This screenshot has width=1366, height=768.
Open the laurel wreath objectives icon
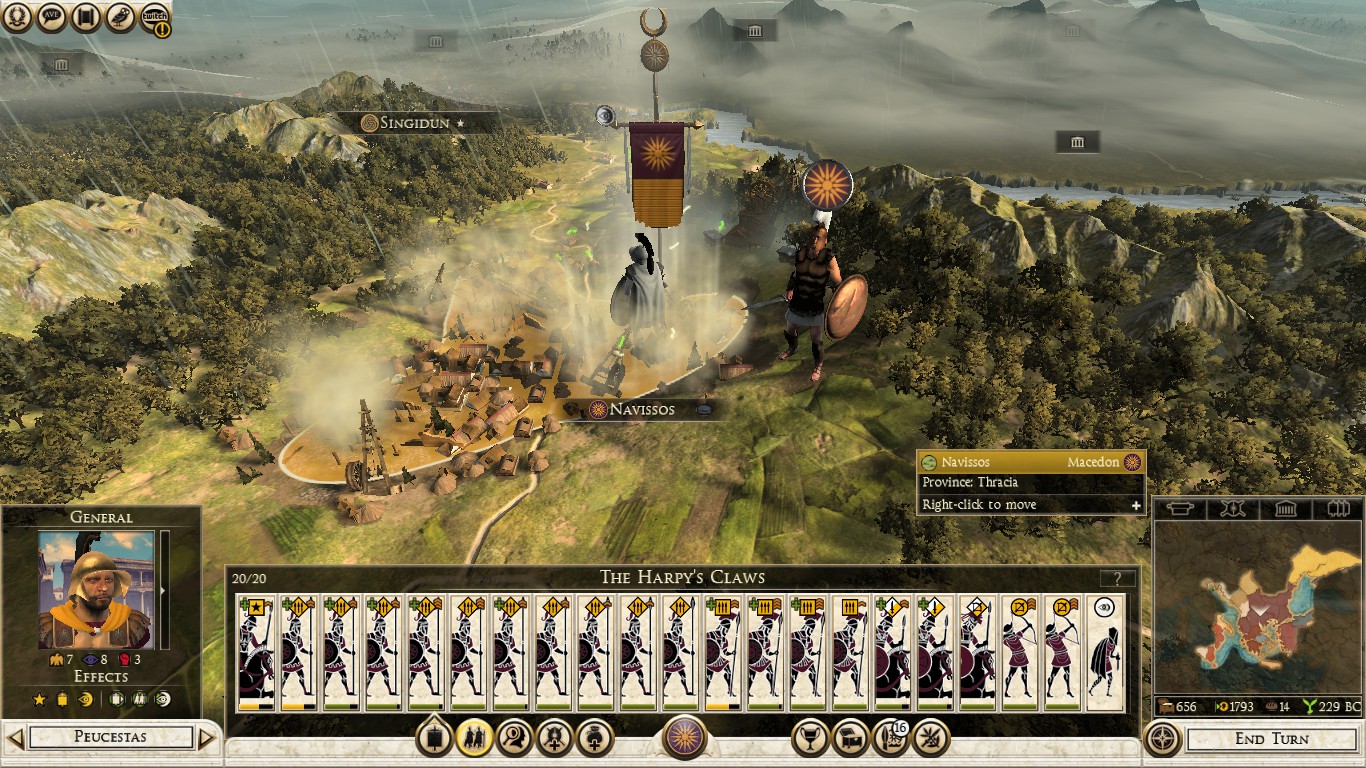[19, 17]
